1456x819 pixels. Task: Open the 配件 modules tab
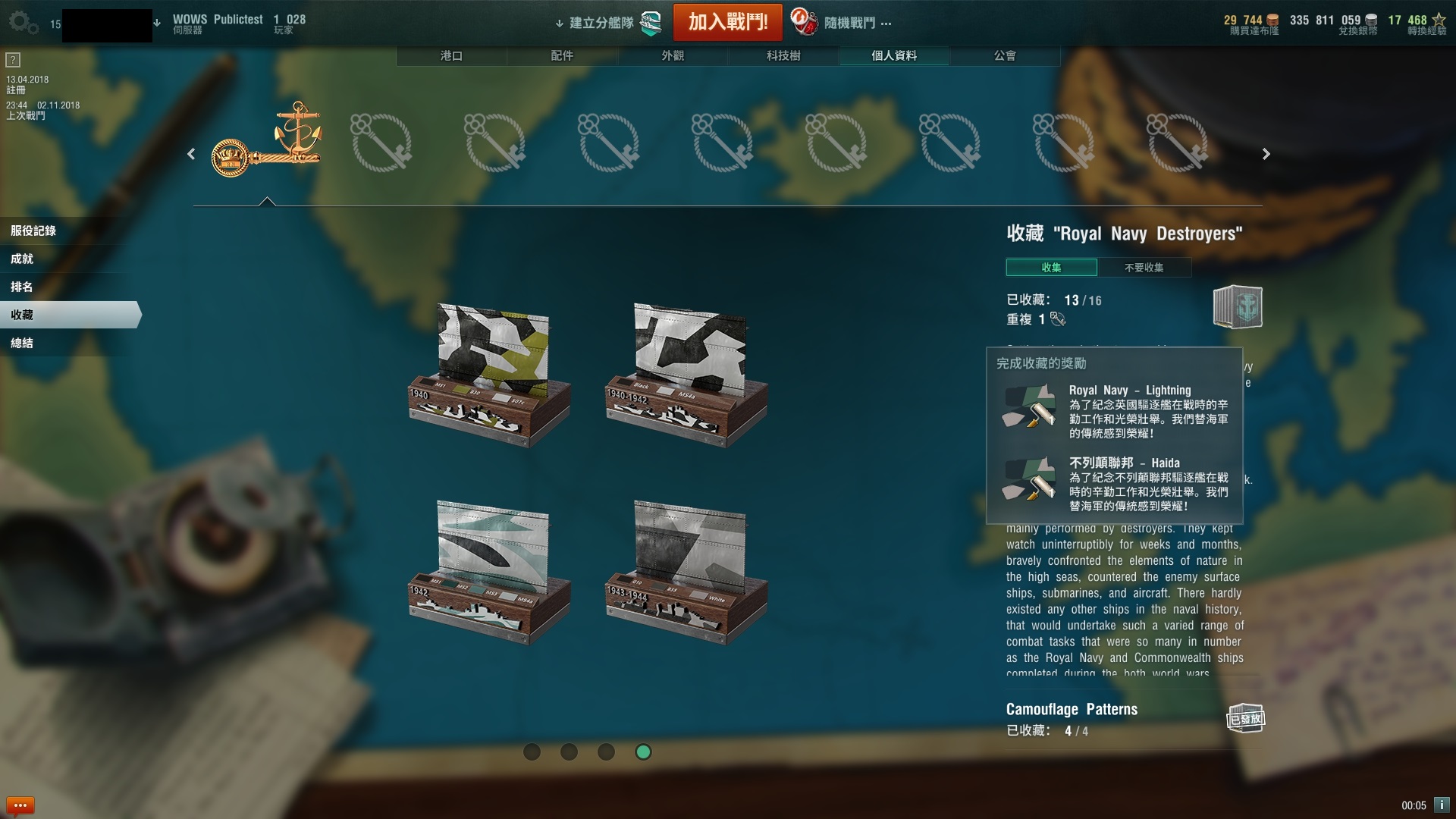coord(562,55)
